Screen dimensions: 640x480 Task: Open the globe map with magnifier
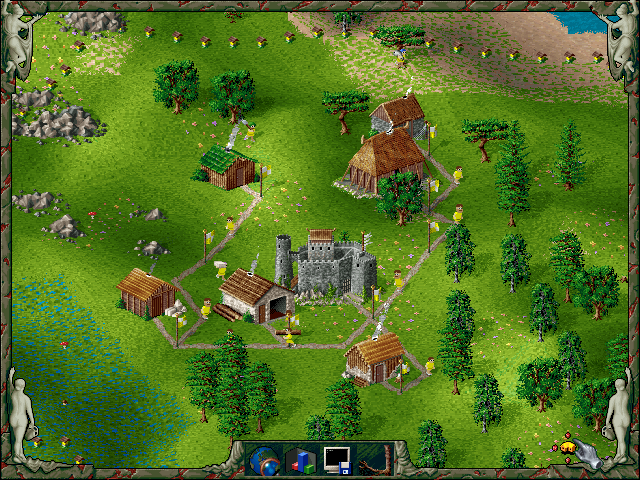[267, 460]
